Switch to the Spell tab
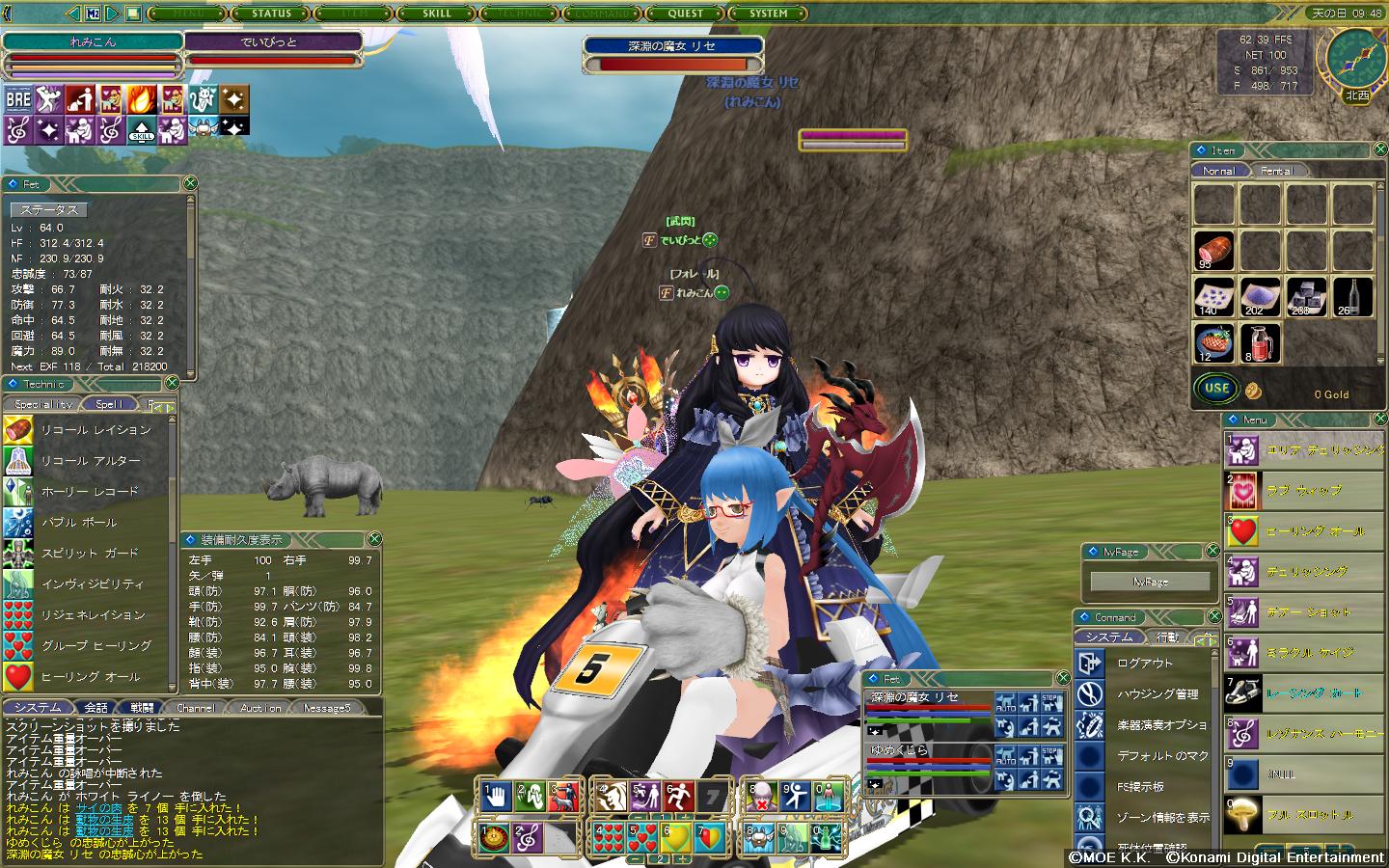 109,404
